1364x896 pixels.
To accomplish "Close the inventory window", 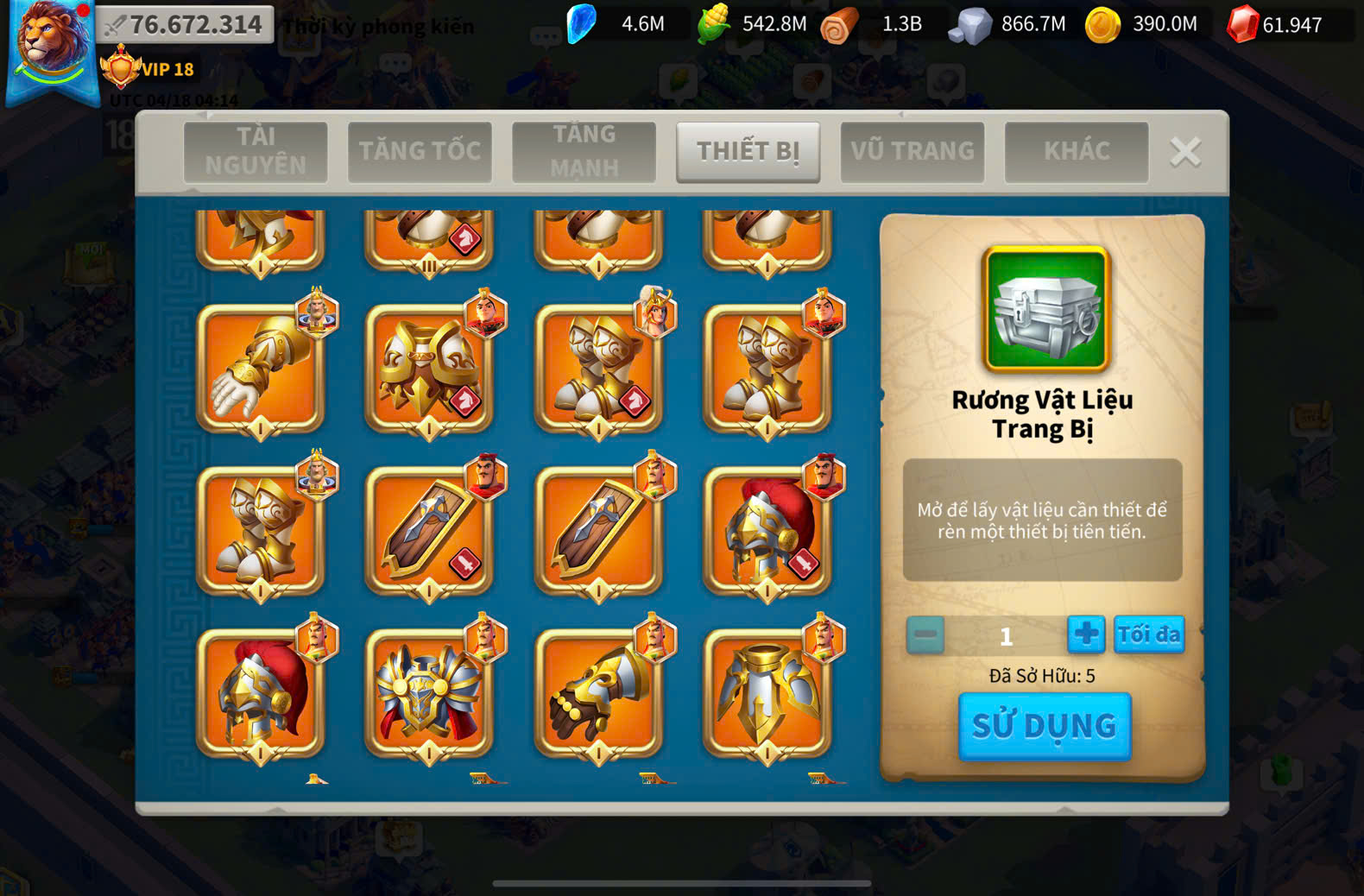I will pos(1185,152).
